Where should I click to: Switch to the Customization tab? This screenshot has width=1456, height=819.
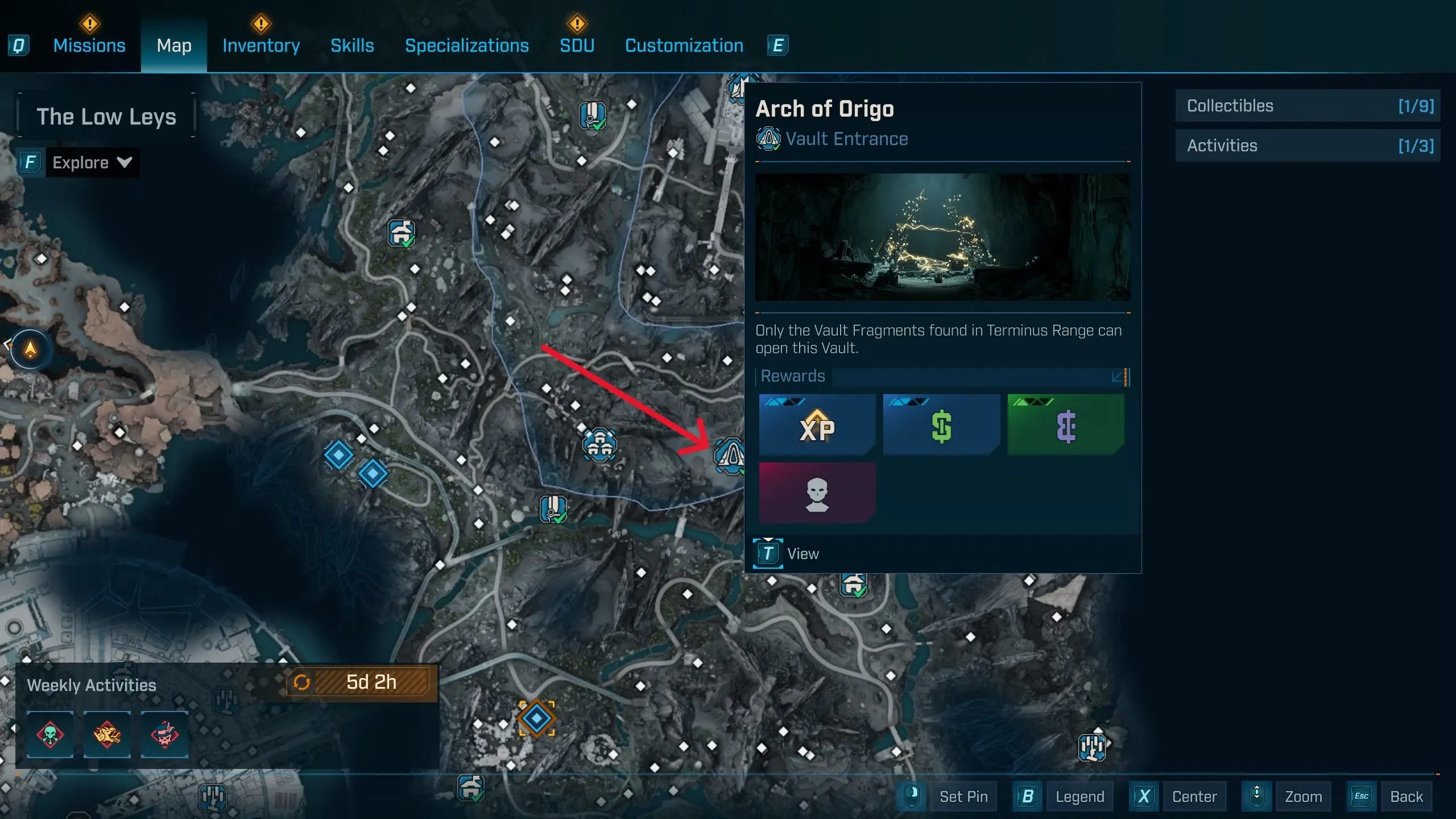(684, 45)
